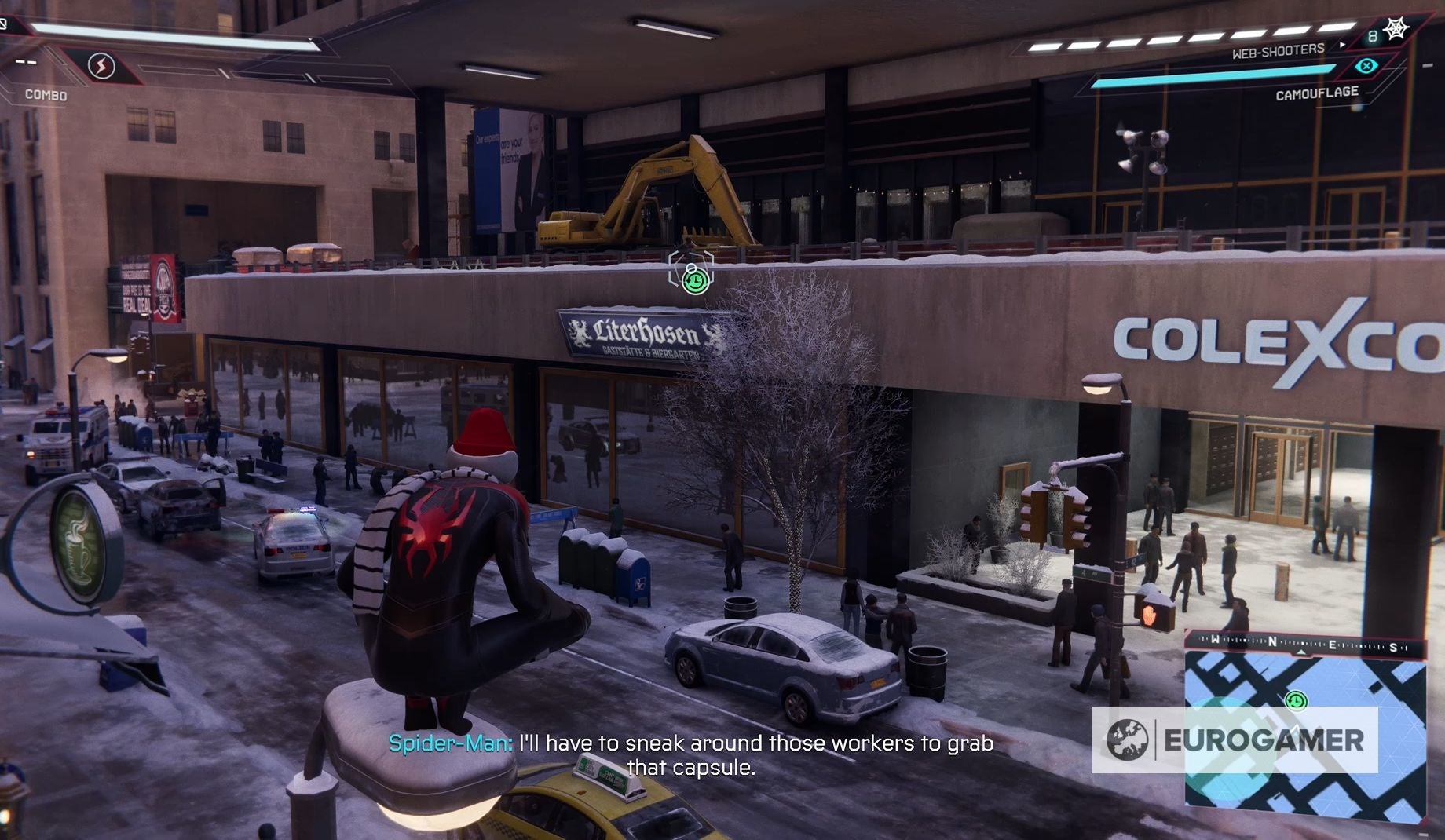Select the Web-Shooters web gadget icon

(1396, 30)
